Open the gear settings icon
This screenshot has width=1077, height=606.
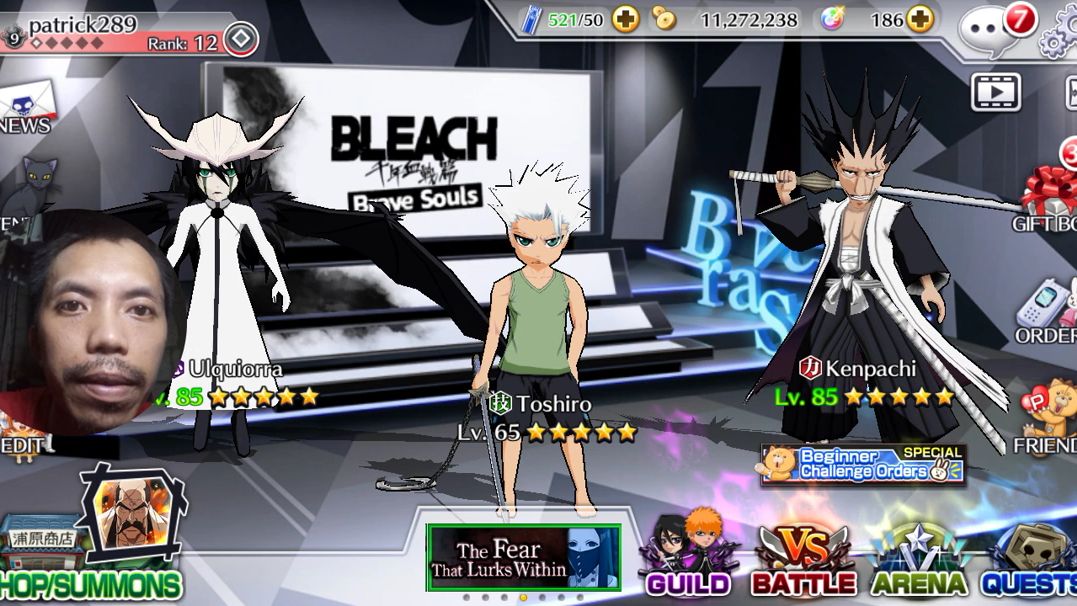click(1058, 30)
